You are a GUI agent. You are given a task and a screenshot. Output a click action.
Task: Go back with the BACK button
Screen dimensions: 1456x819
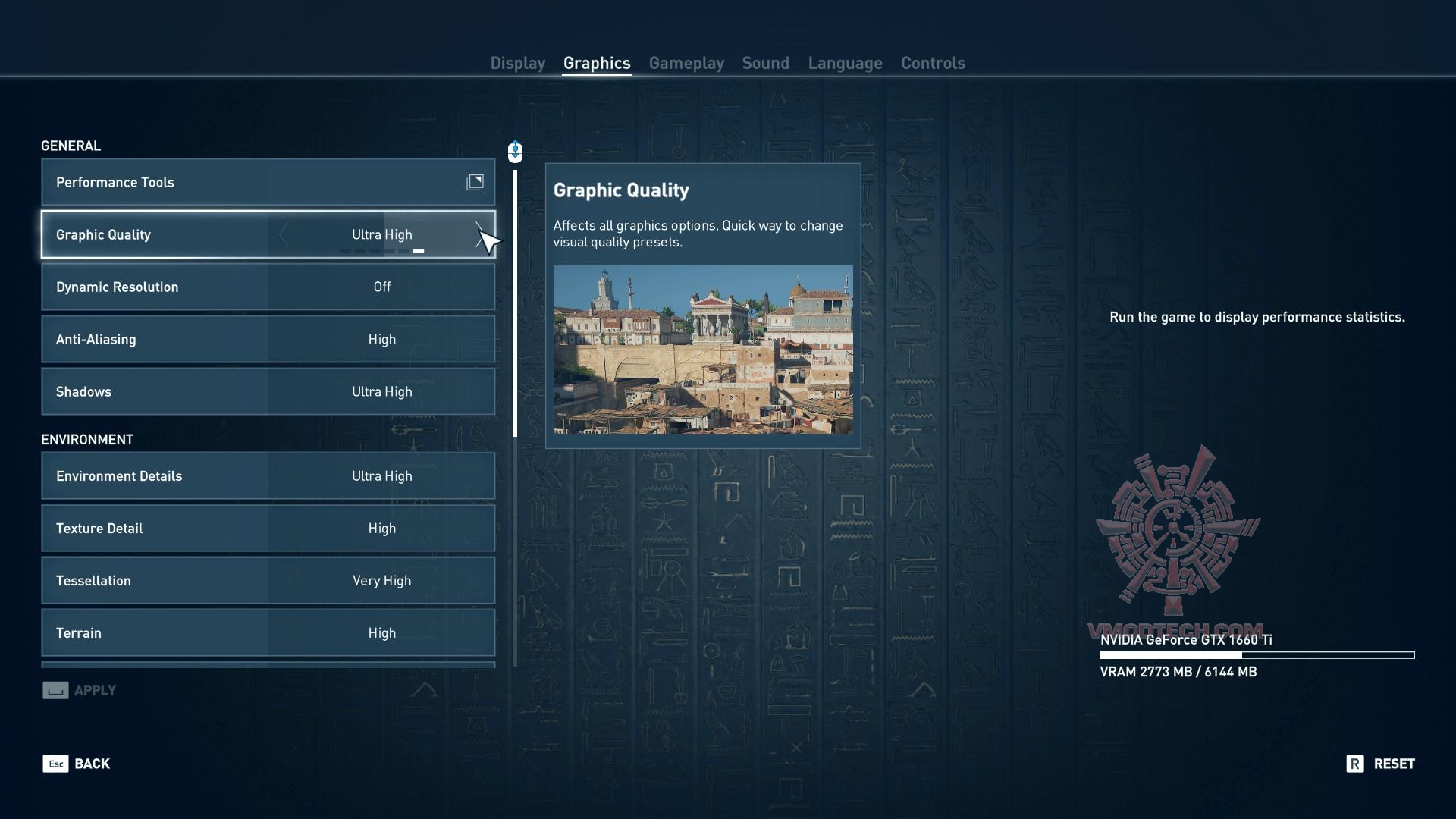77,764
